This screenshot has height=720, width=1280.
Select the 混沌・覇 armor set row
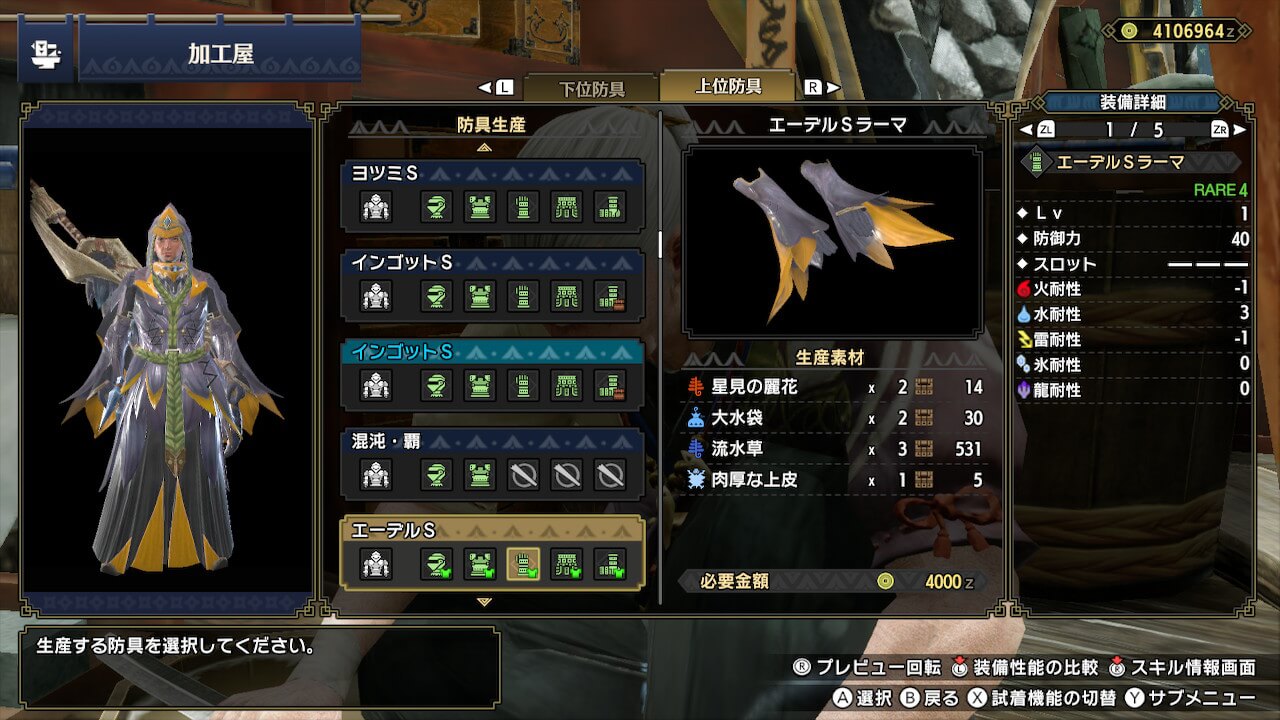coord(492,439)
